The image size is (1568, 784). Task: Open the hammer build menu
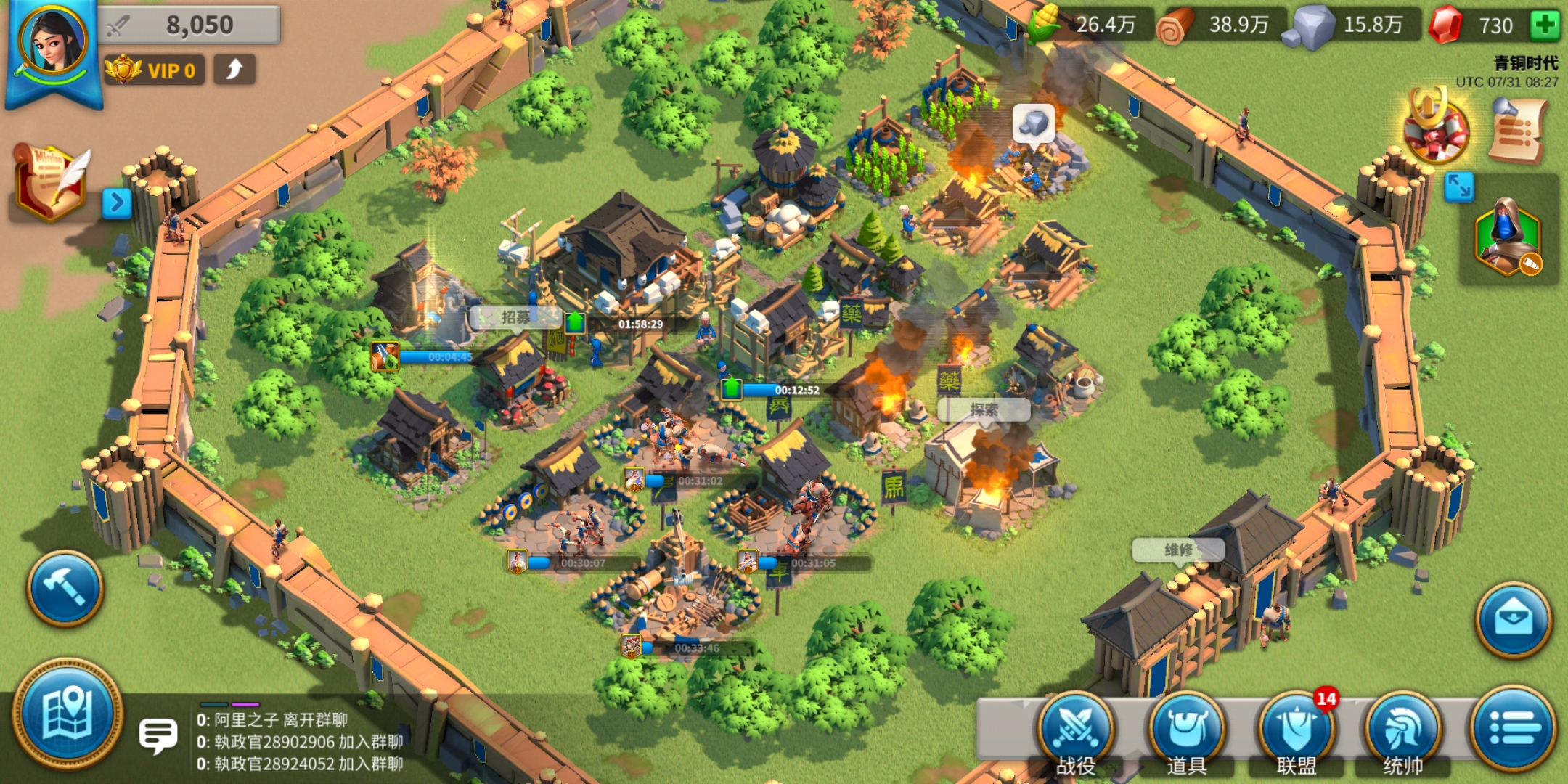point(65,588)
